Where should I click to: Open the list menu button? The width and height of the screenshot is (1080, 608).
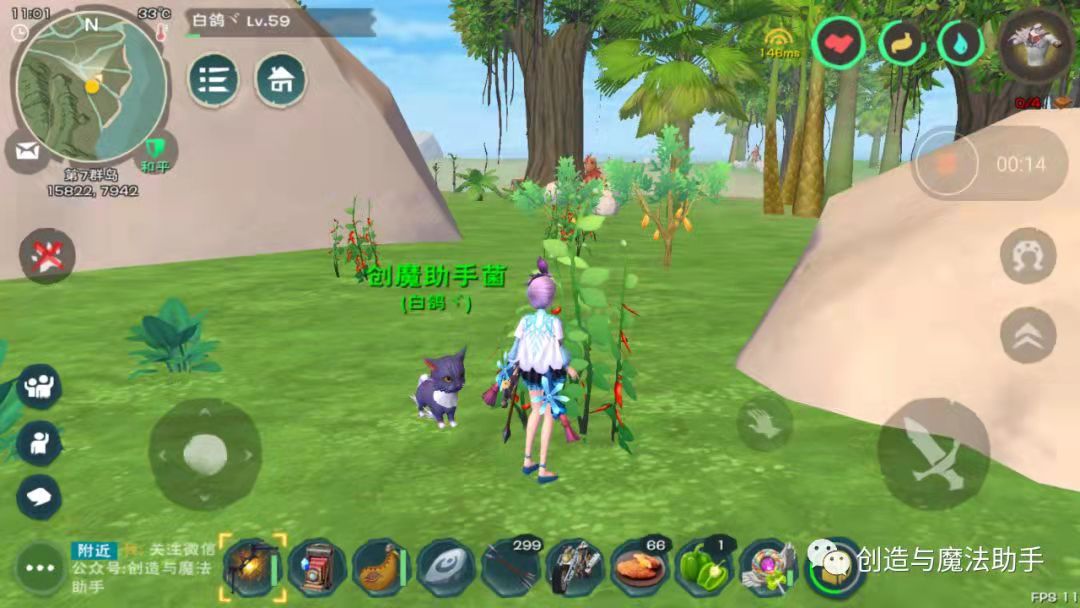tap(213, 81)
